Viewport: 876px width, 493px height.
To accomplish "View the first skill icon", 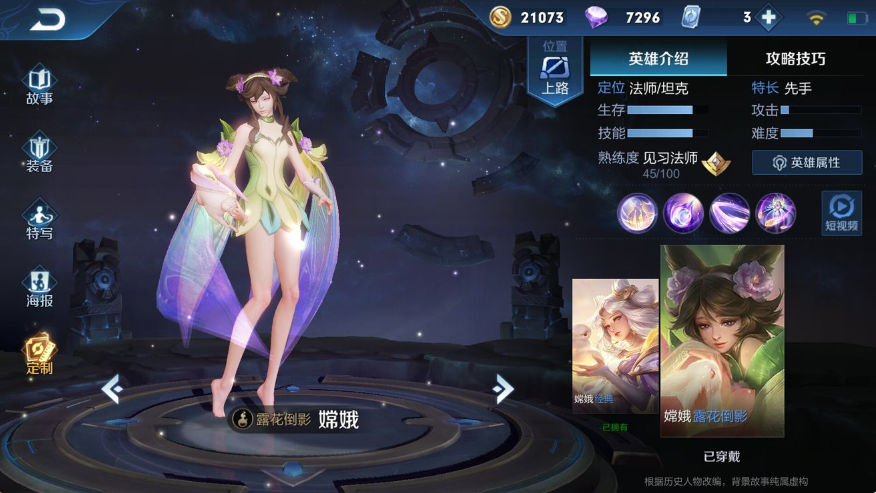I will click(x=637, y=212).
